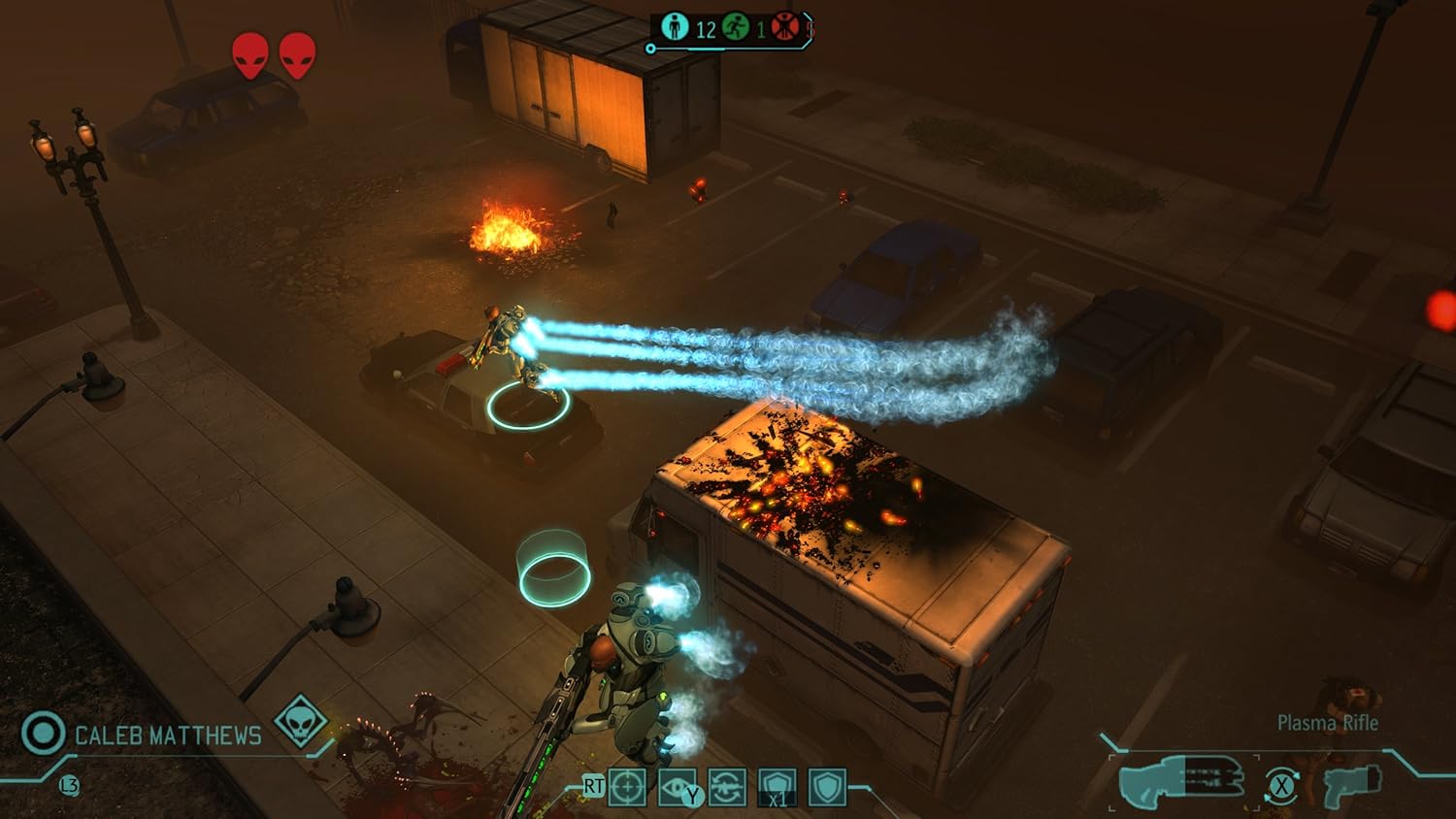Click the alien kill counter icon
Image resolution: width=1456 pixels, height=819 pixels.
click(x=785, y=27)
